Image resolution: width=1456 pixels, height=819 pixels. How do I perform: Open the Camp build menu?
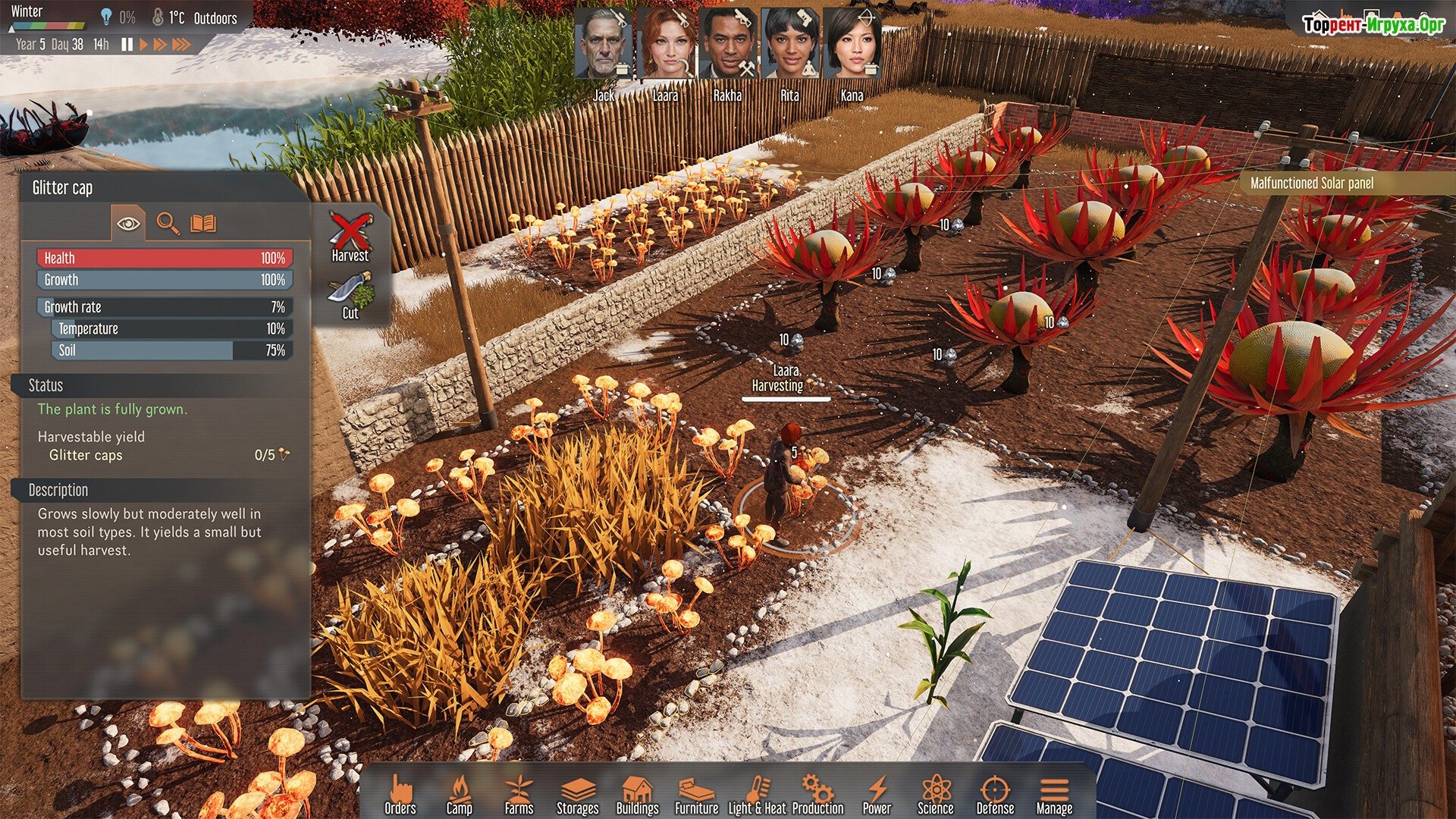point(459,794)
